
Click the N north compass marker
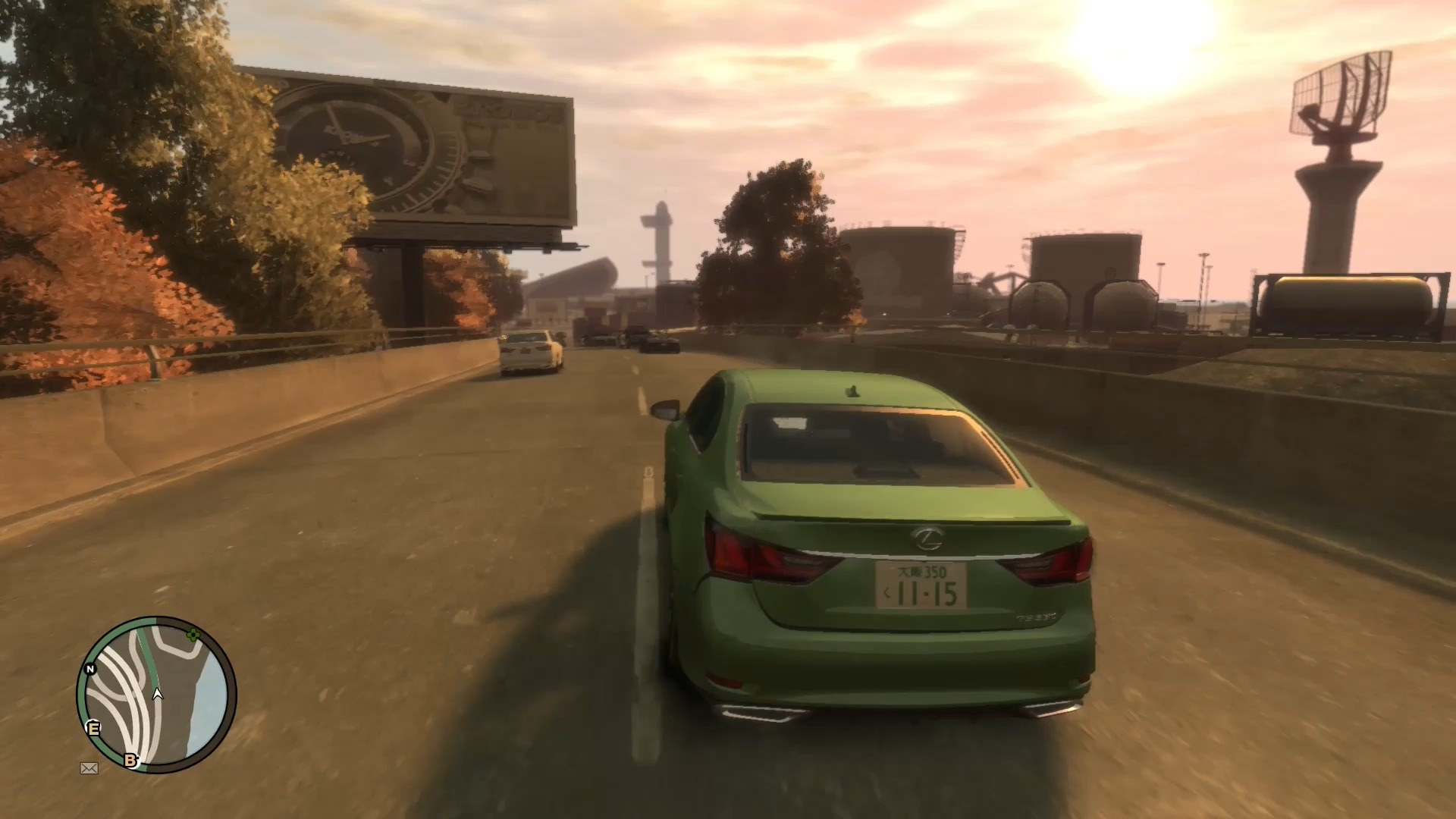(x=90, y=669)
